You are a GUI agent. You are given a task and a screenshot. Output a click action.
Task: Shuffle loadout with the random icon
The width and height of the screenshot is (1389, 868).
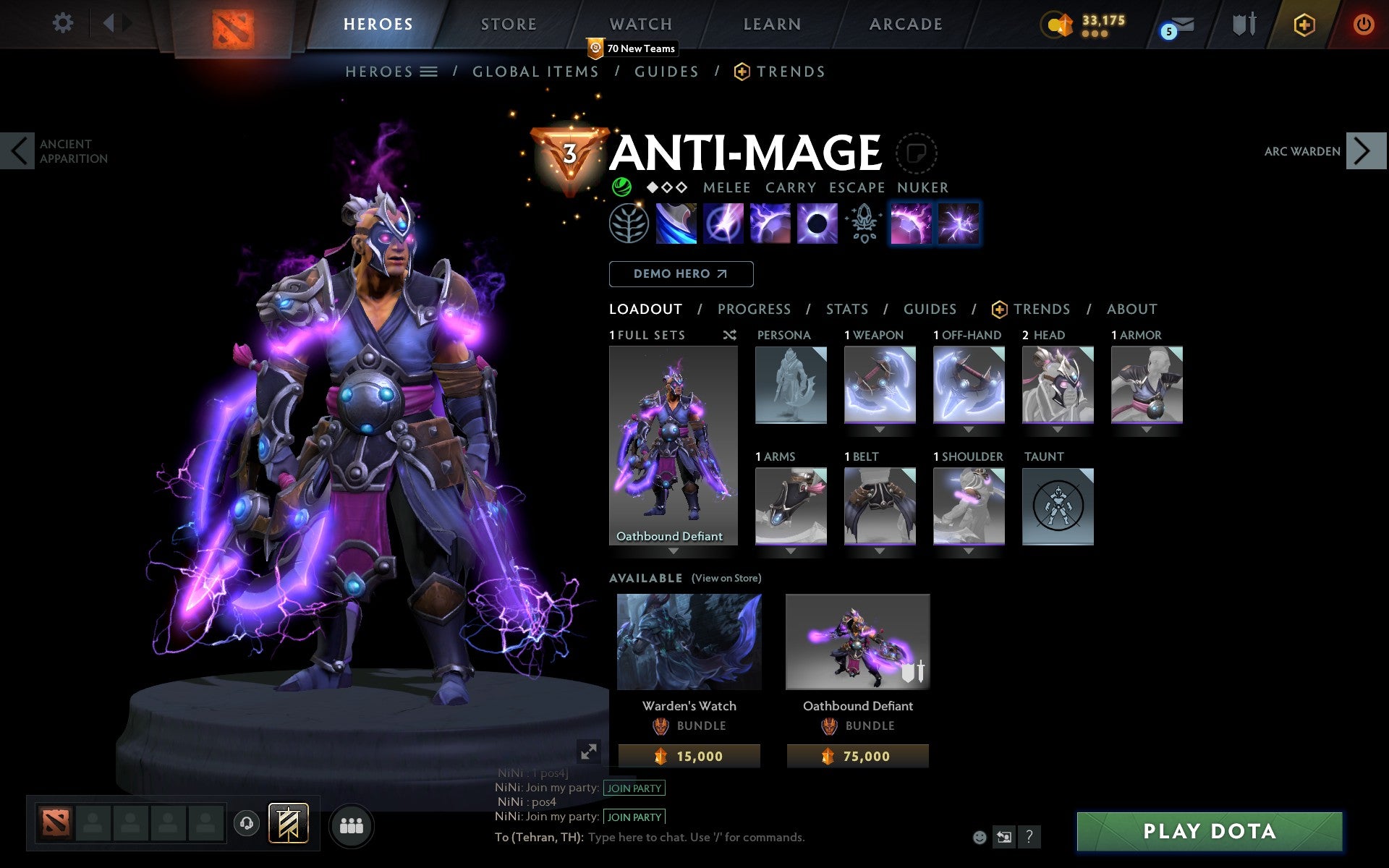pos(730,335)
